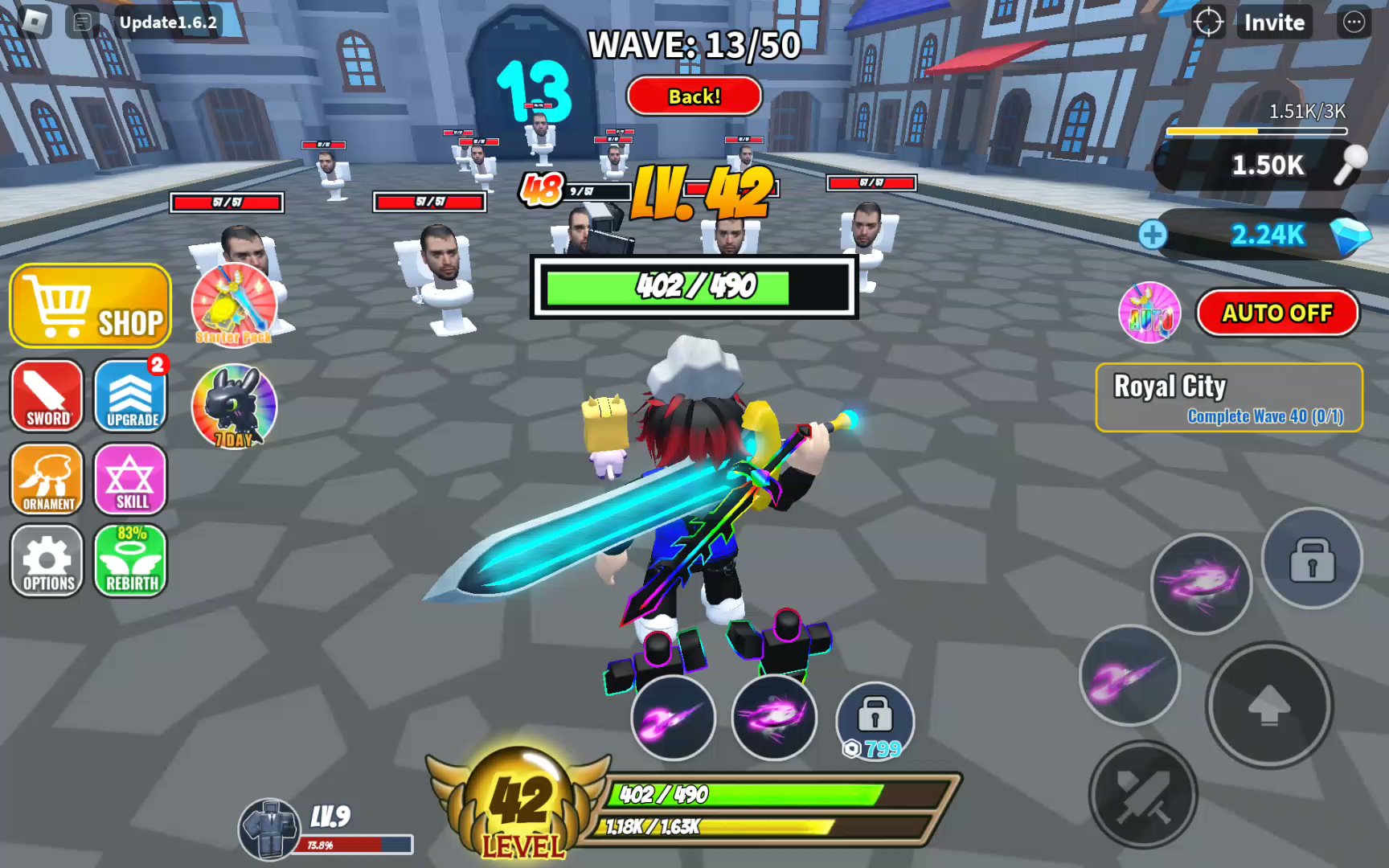The height and width of the screenshot is (868, 1389).
Task: Open the Royal City quest tracker
Action: pos(1228,398)
